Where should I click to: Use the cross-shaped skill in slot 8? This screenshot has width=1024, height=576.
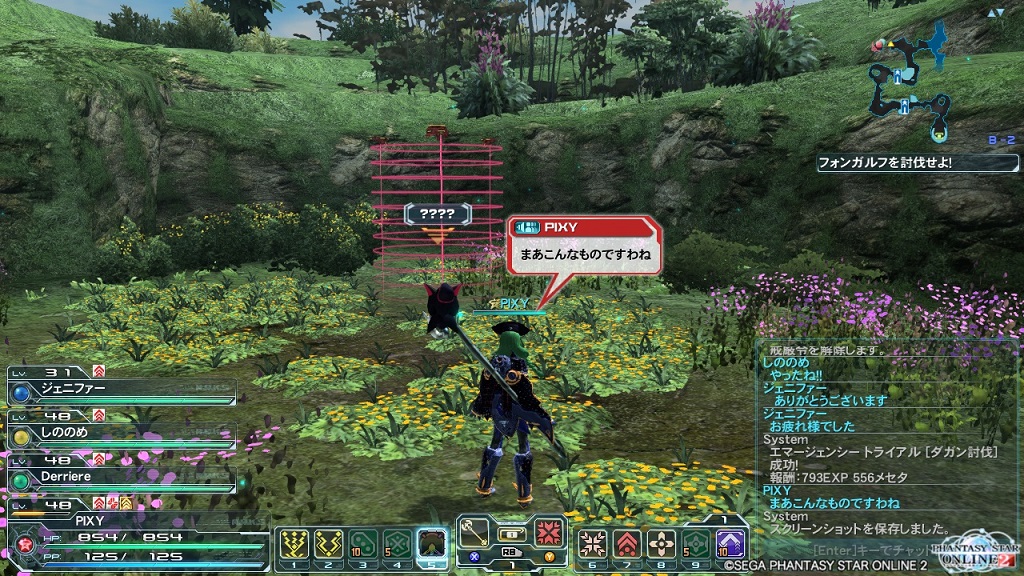point(661,544)
